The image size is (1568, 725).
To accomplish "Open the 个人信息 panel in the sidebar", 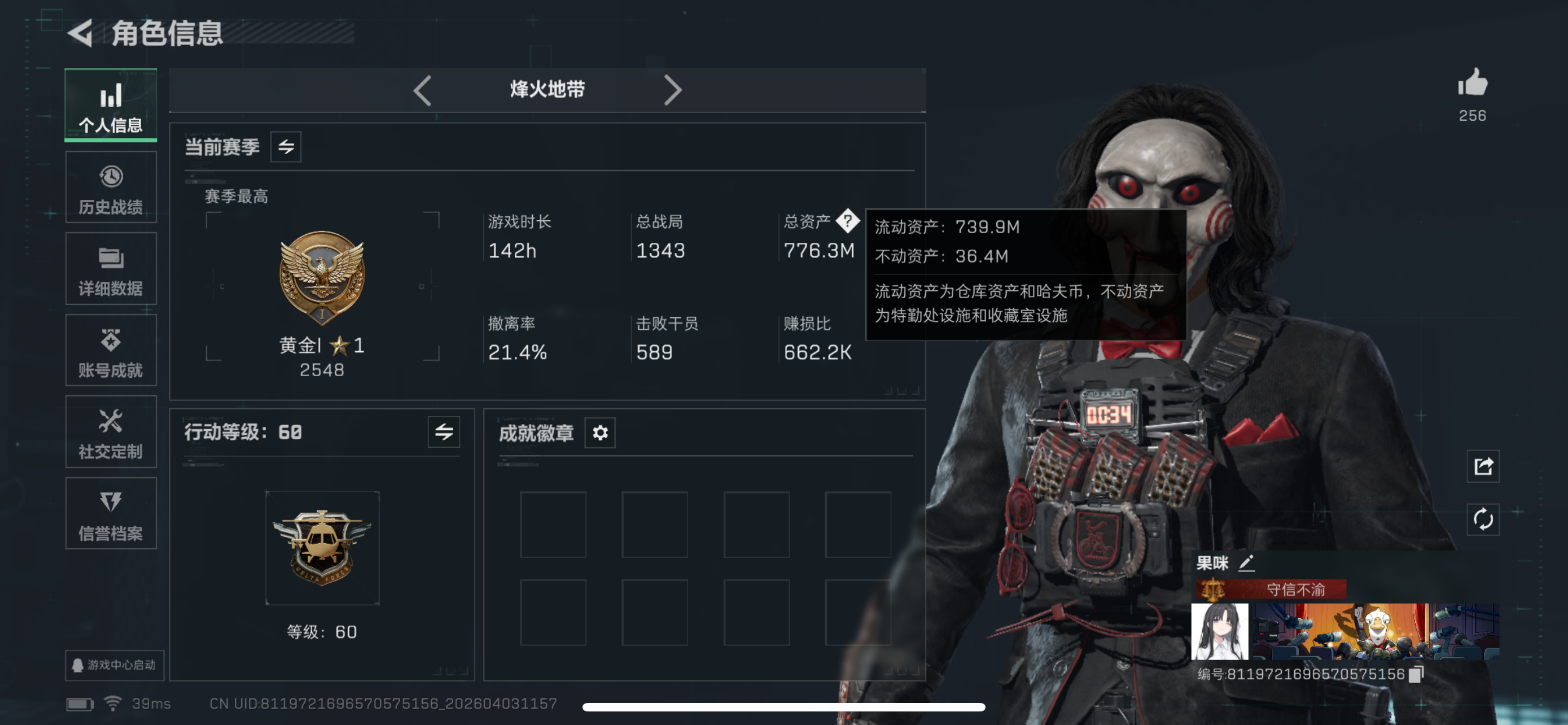I will coord(110,104).
